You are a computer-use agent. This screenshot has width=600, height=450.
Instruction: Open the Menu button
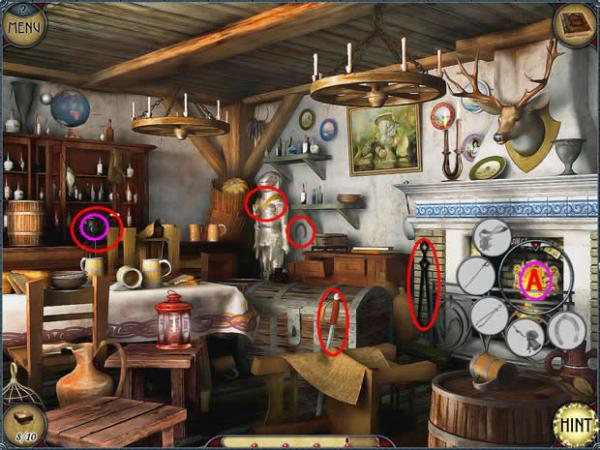click(23, 24)
